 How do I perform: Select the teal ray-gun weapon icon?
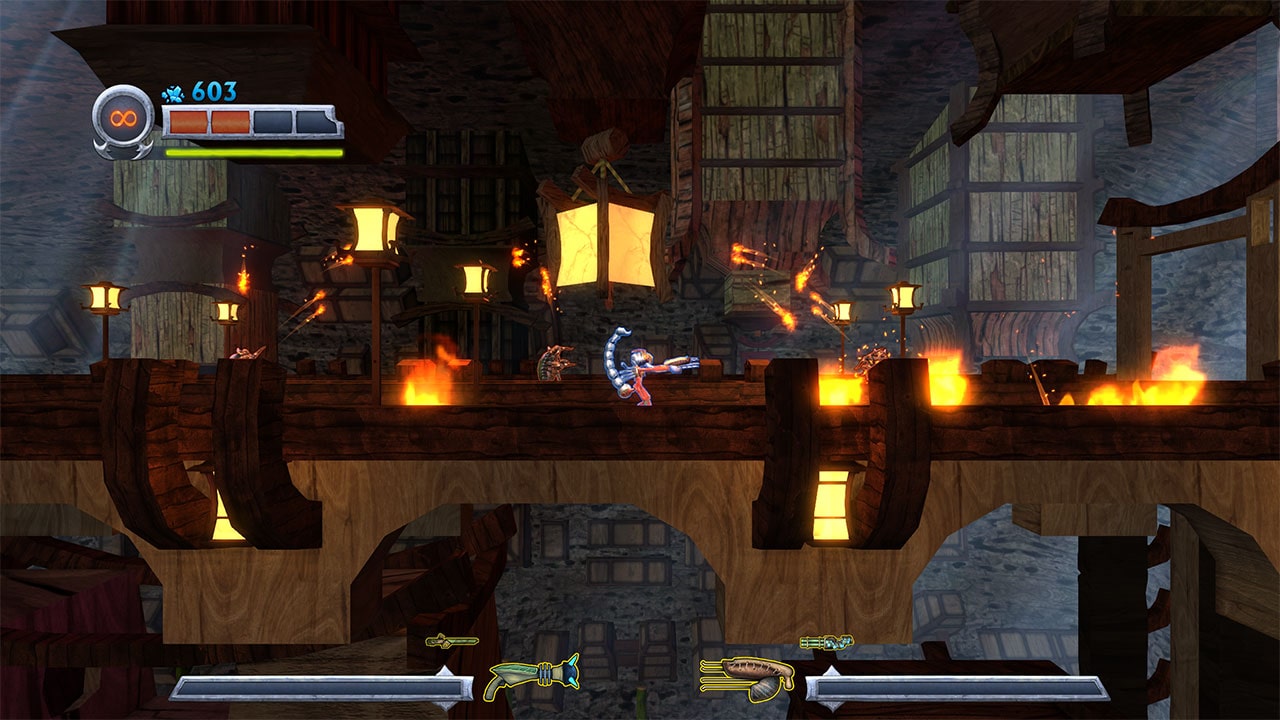(530, 675)
